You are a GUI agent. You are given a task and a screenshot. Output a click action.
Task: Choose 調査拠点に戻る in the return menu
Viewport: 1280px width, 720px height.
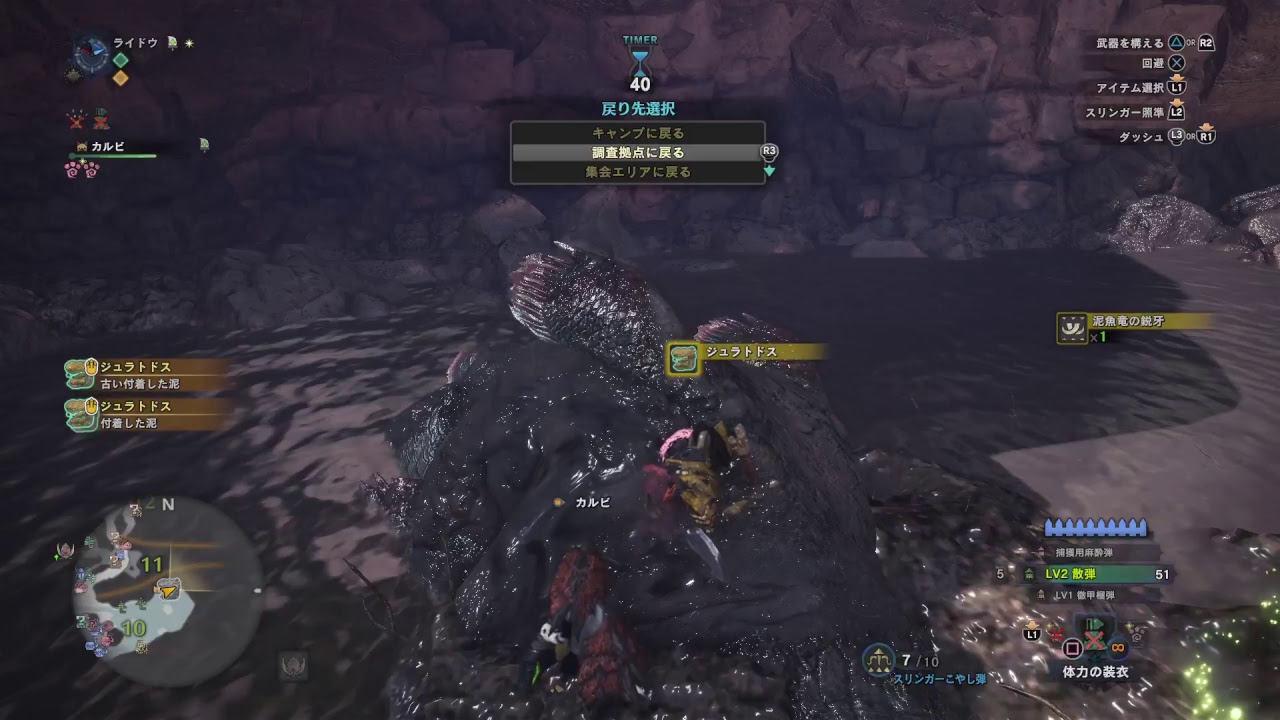click(637, 153)
